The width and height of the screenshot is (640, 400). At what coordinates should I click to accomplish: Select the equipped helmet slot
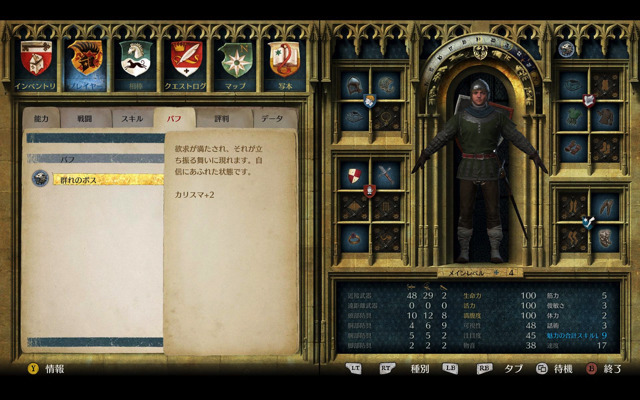(x=355, y=87)
